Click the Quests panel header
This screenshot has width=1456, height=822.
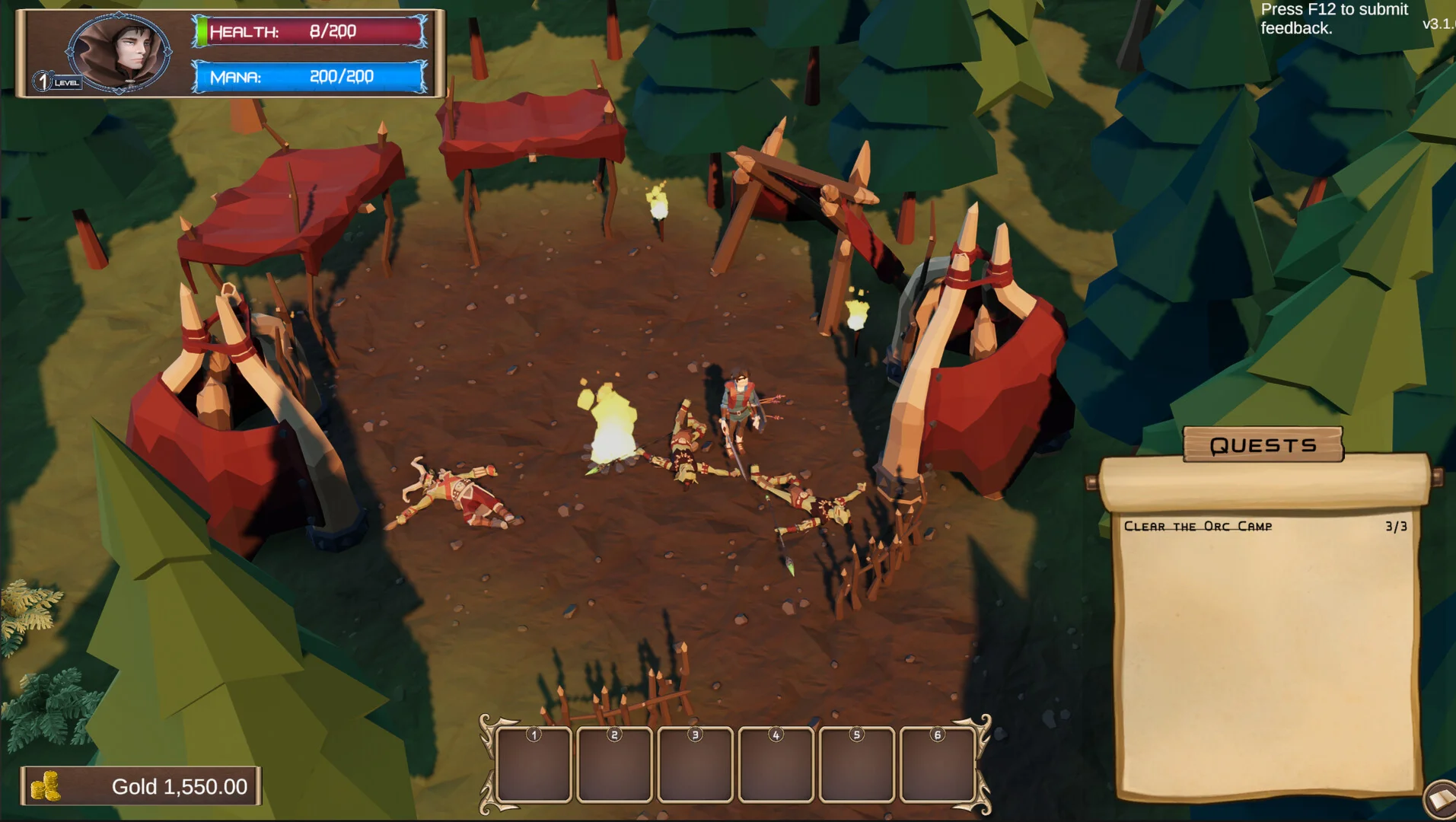(x=1263, y=445)
